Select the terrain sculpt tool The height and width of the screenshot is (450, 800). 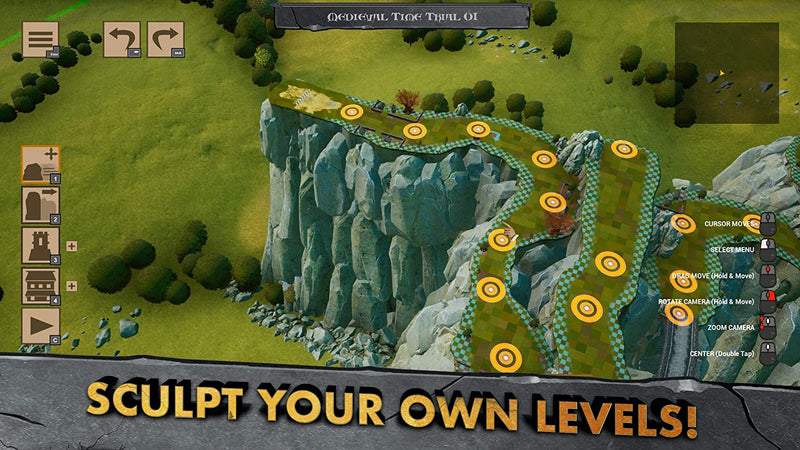coord(40,164)
